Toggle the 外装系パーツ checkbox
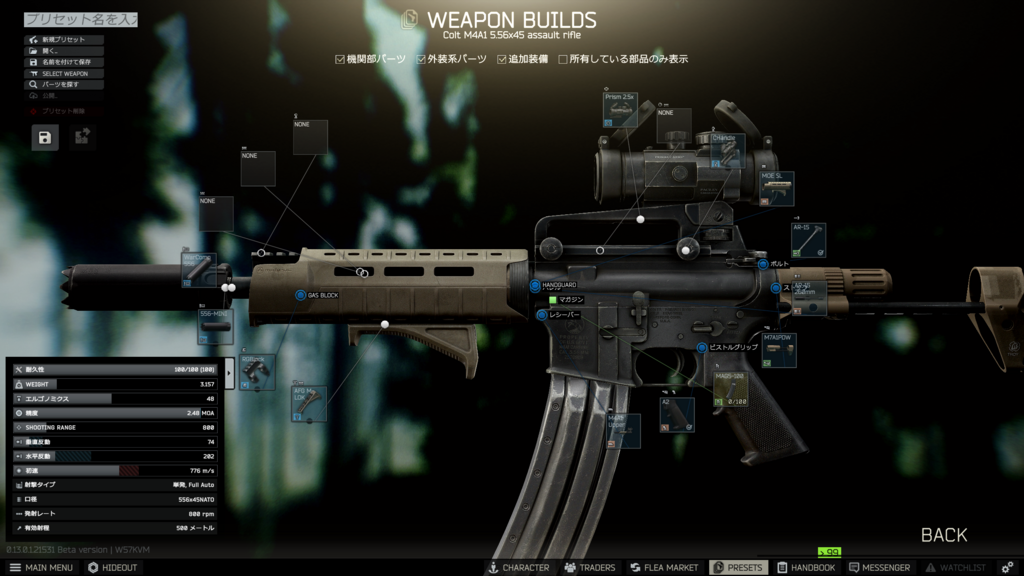This screenshot has height=576, width=1024. [x=420, y=59]
